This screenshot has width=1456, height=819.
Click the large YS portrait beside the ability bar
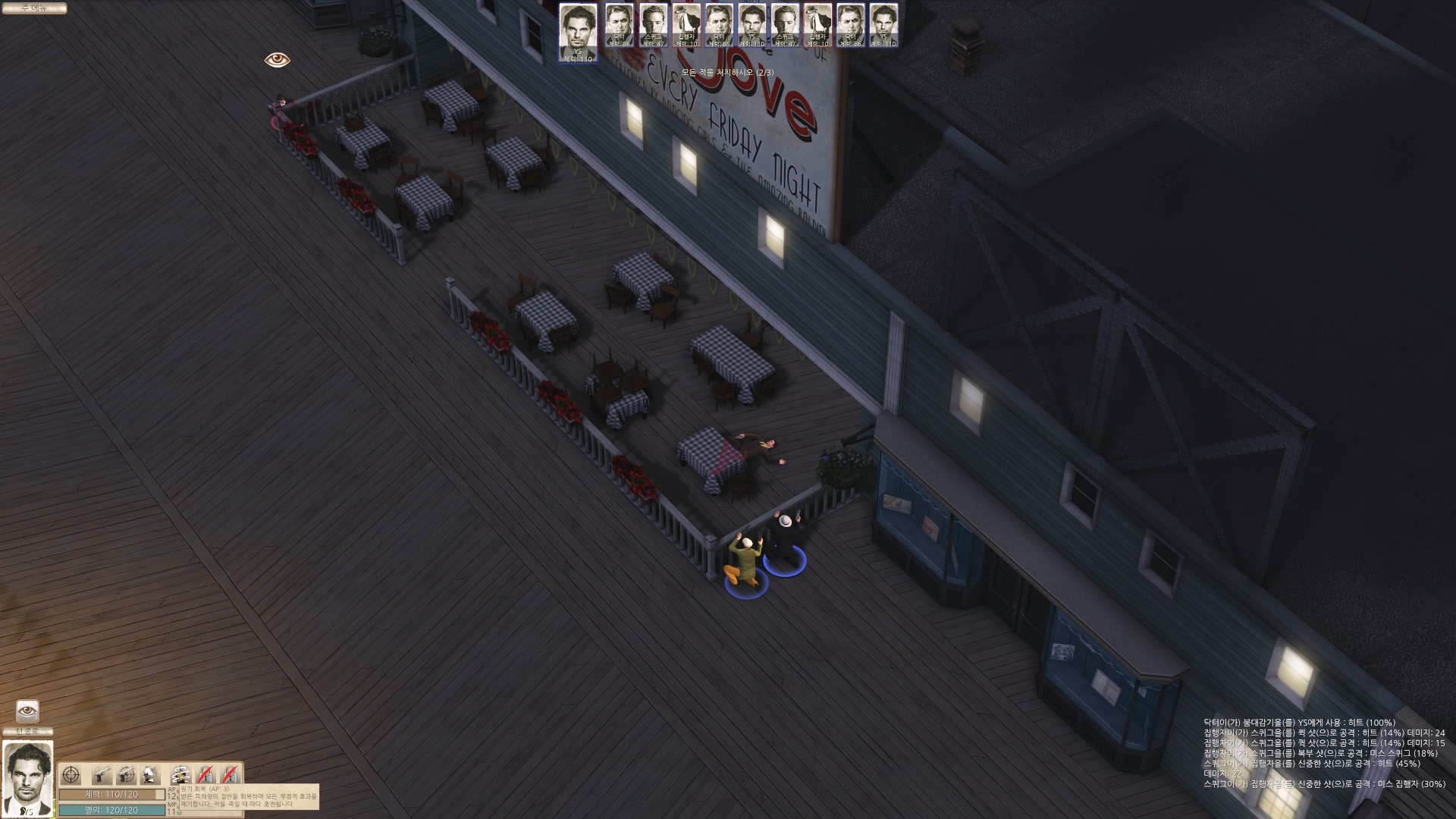[28, 779]
